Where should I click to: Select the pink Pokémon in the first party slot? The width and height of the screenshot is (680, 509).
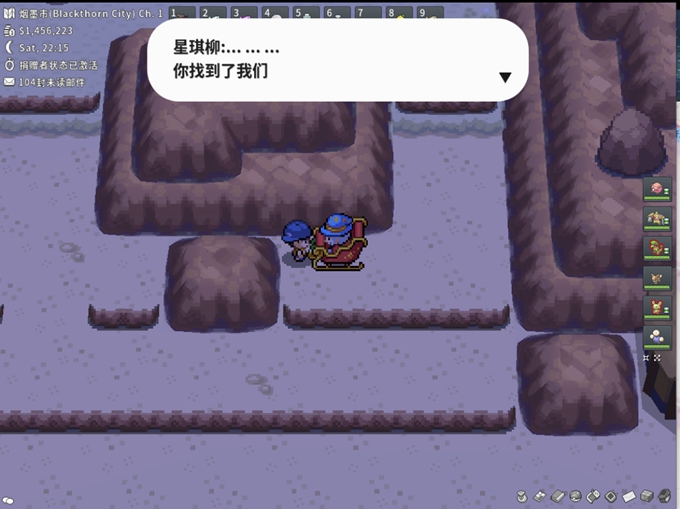coord(657,188)
